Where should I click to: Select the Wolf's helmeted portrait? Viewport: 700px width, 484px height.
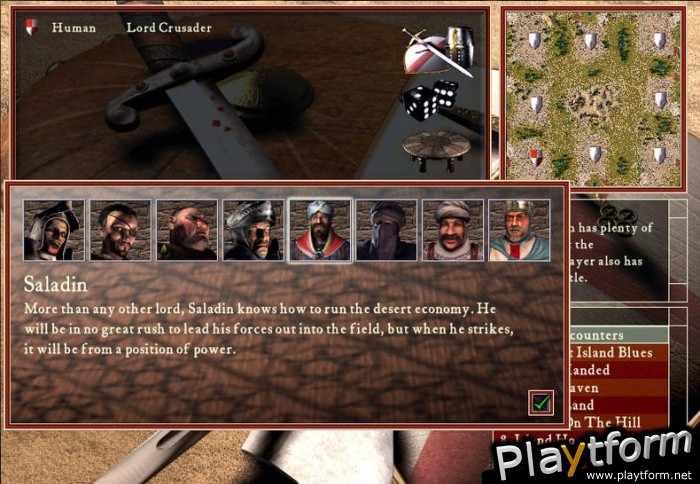[x=253, y=231]
